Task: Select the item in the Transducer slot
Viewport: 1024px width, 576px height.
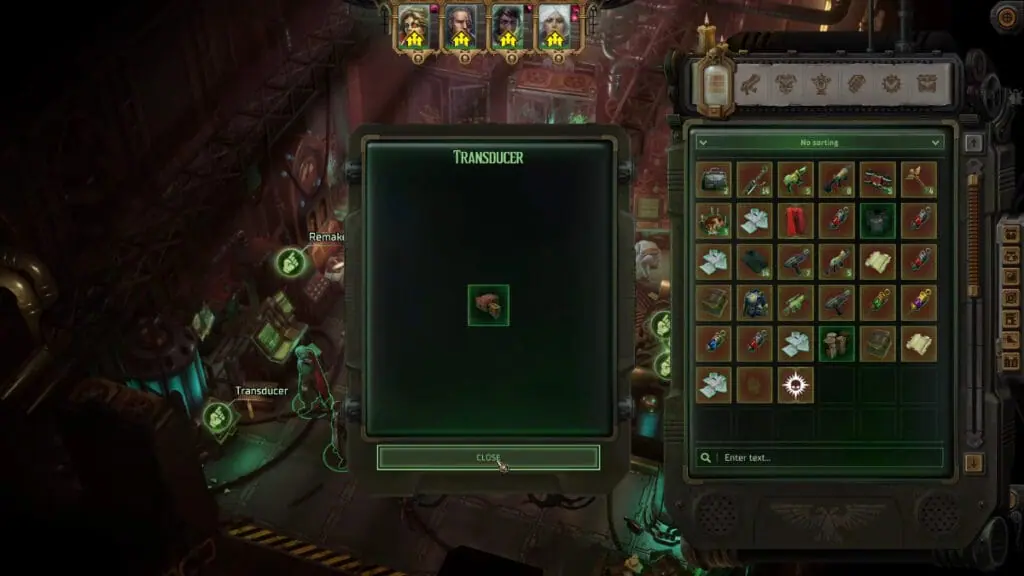Action: pyautogui.click(x=488, y=305)
